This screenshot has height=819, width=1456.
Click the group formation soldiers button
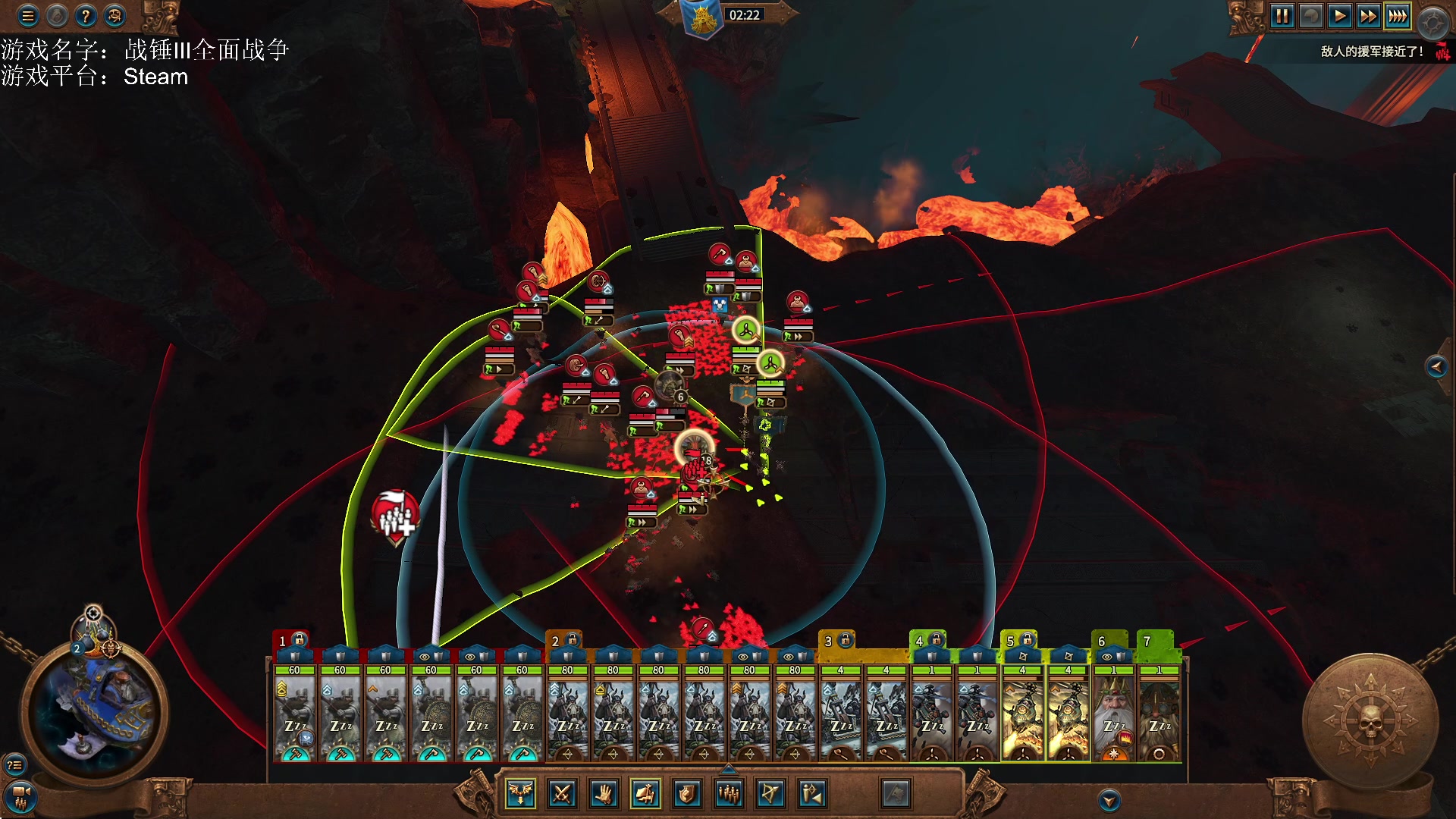click(729, 794)
